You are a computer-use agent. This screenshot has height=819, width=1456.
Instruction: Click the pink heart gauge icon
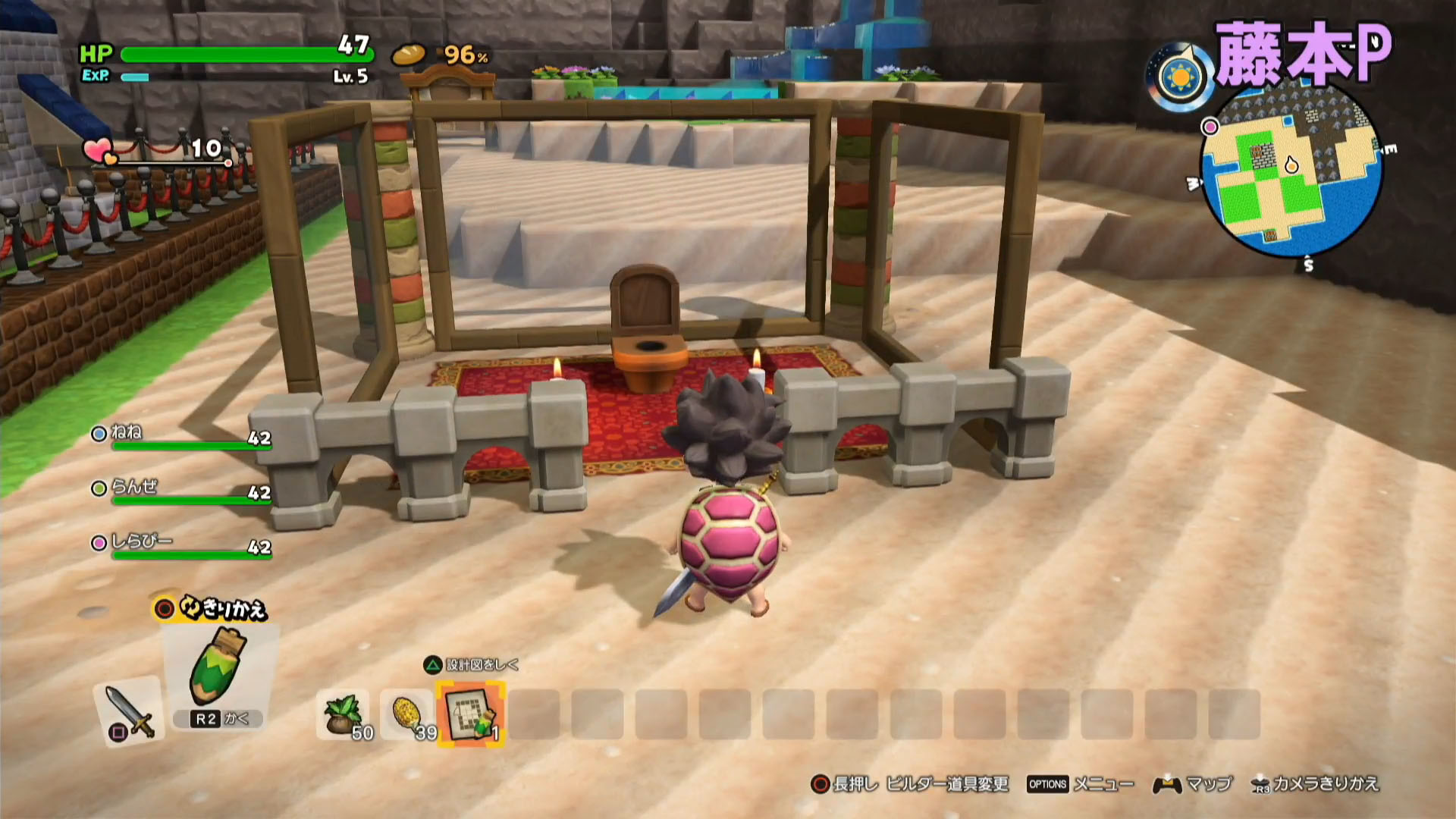coord(98,151)
